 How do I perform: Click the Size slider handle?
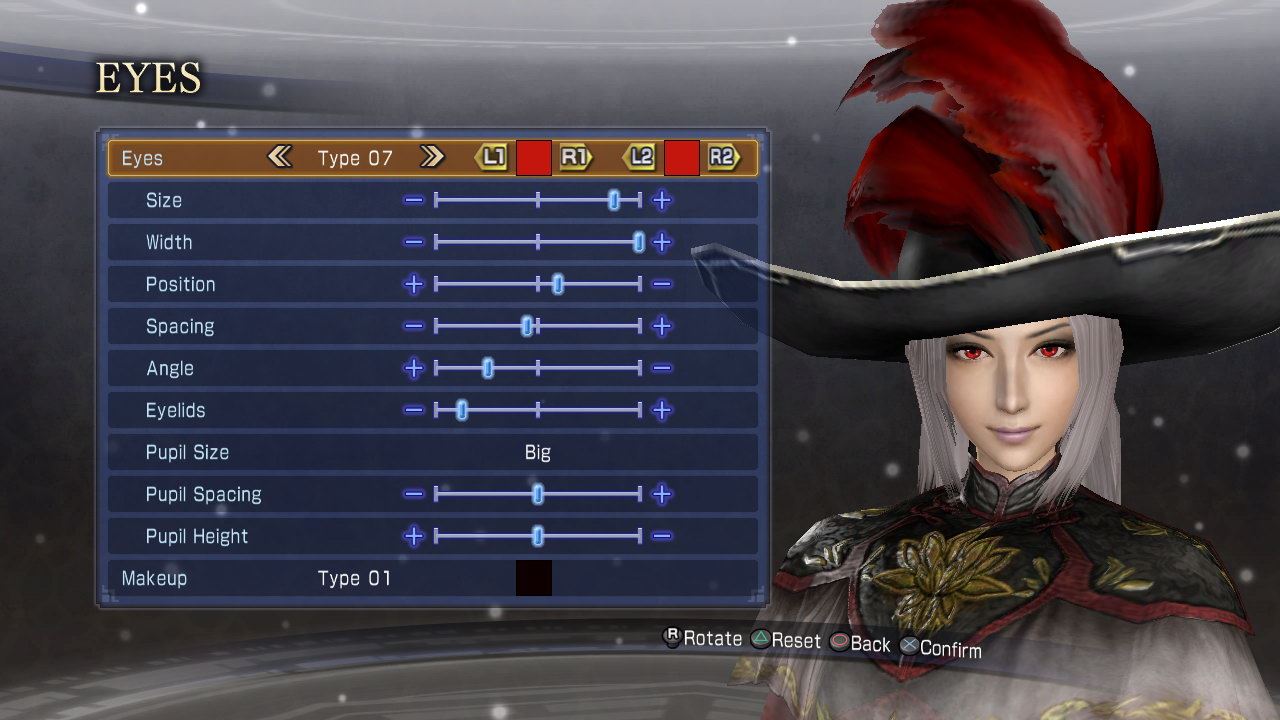[614, 200]
